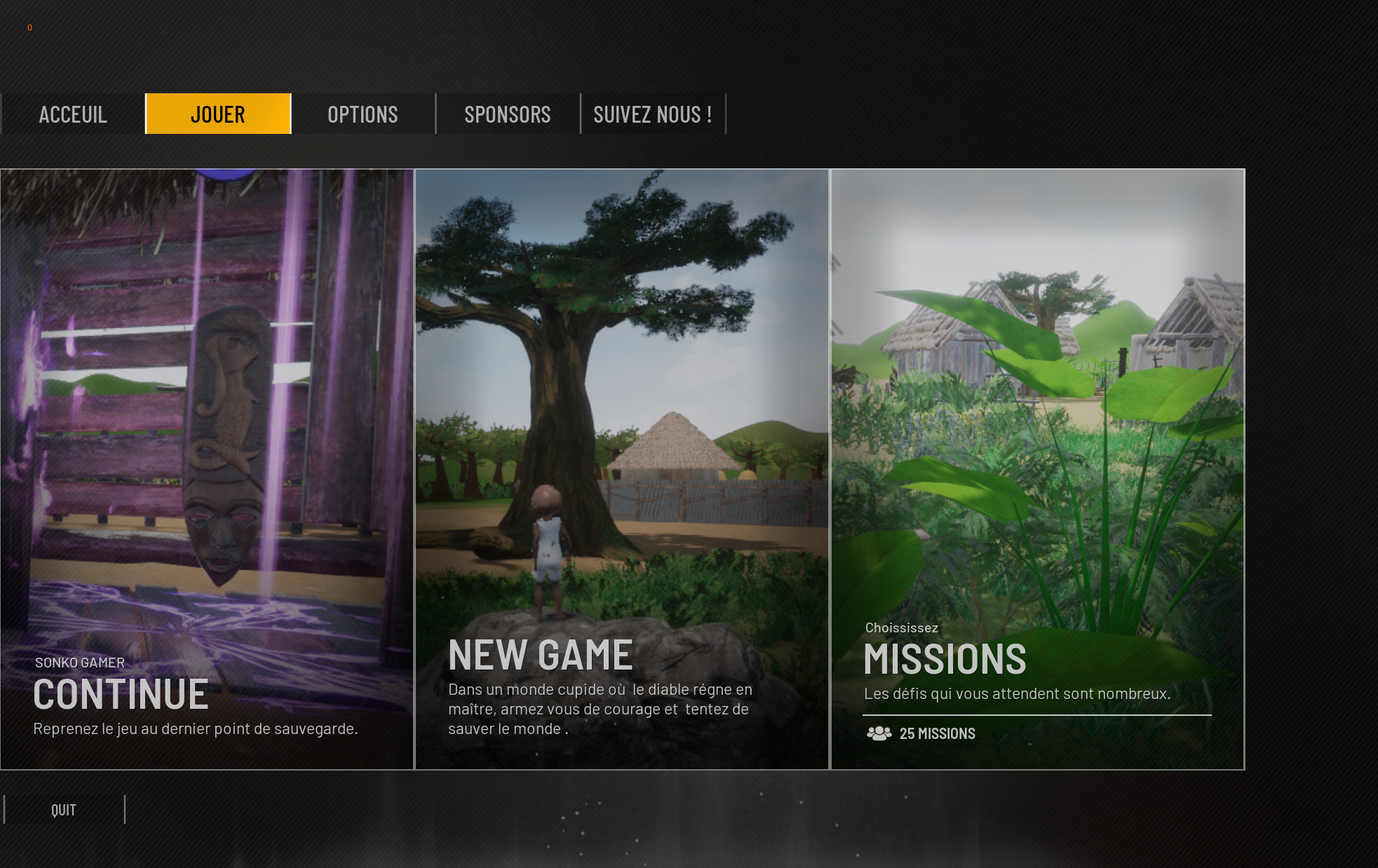
Task: Choose the CONTINUE card to resume
Action: tap(207, 469)
